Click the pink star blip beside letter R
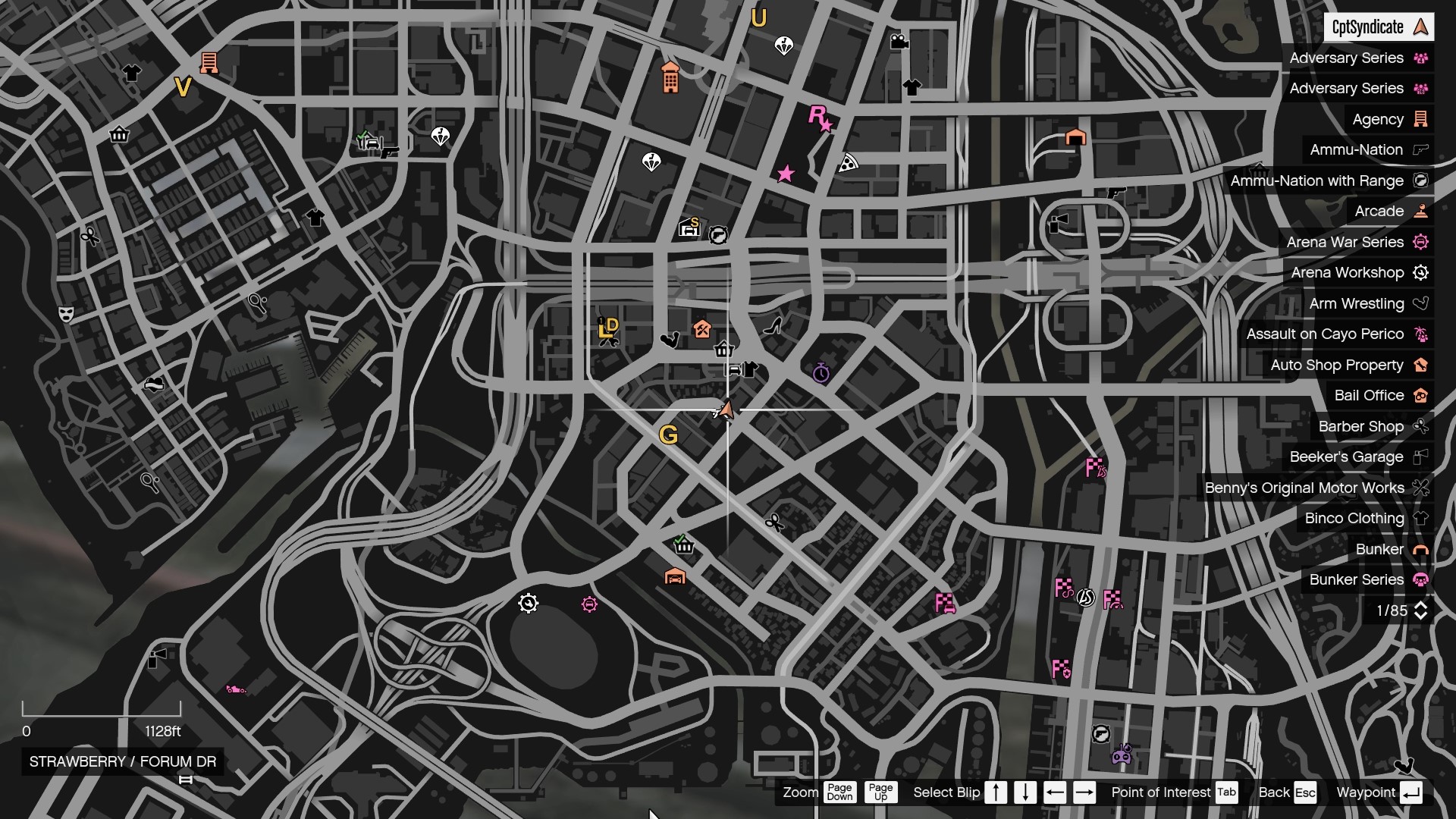The image size is (1456, 819). 827,127
